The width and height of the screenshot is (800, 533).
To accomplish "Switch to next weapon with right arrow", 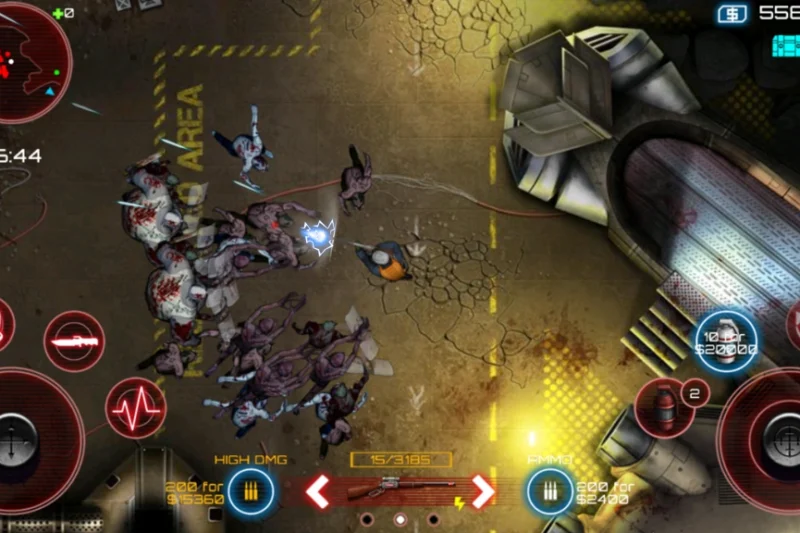I will tap(483, 491).
